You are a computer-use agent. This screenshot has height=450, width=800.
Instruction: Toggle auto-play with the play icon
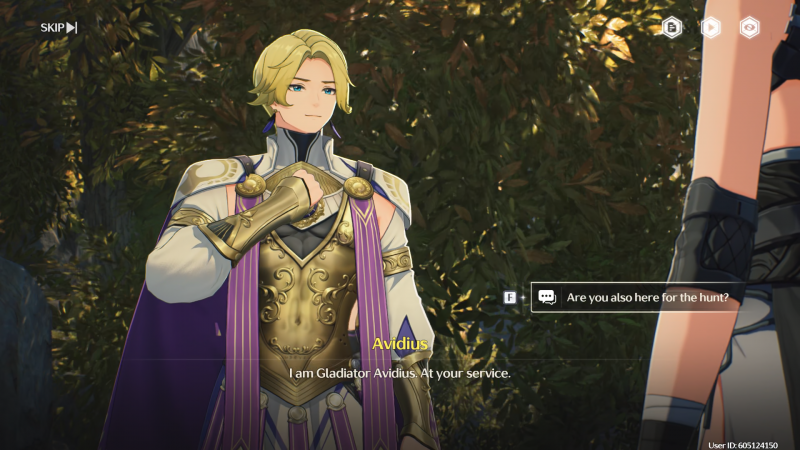coord(711,28)
